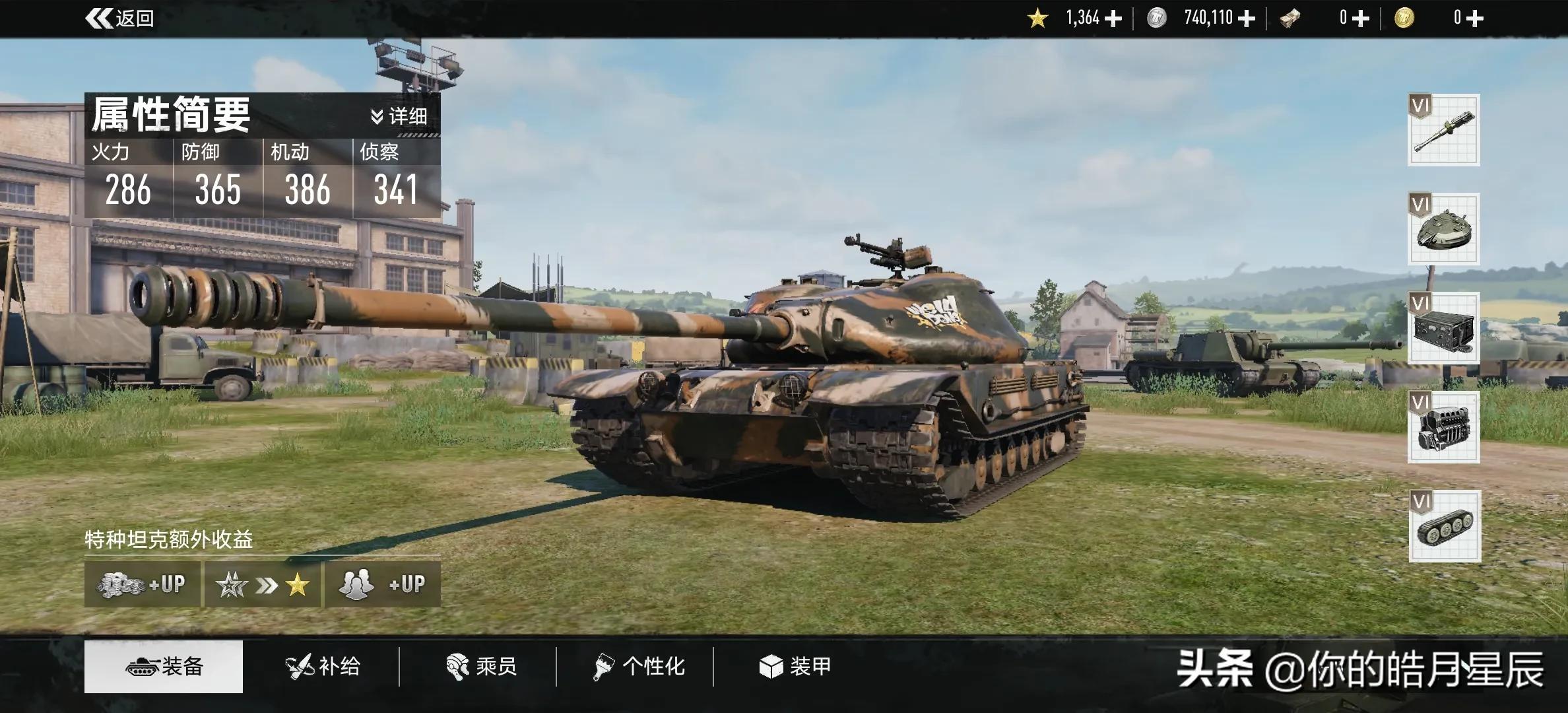Select the tier VI engine module
Screen dimensions: 1568x713
(1443, 427)
